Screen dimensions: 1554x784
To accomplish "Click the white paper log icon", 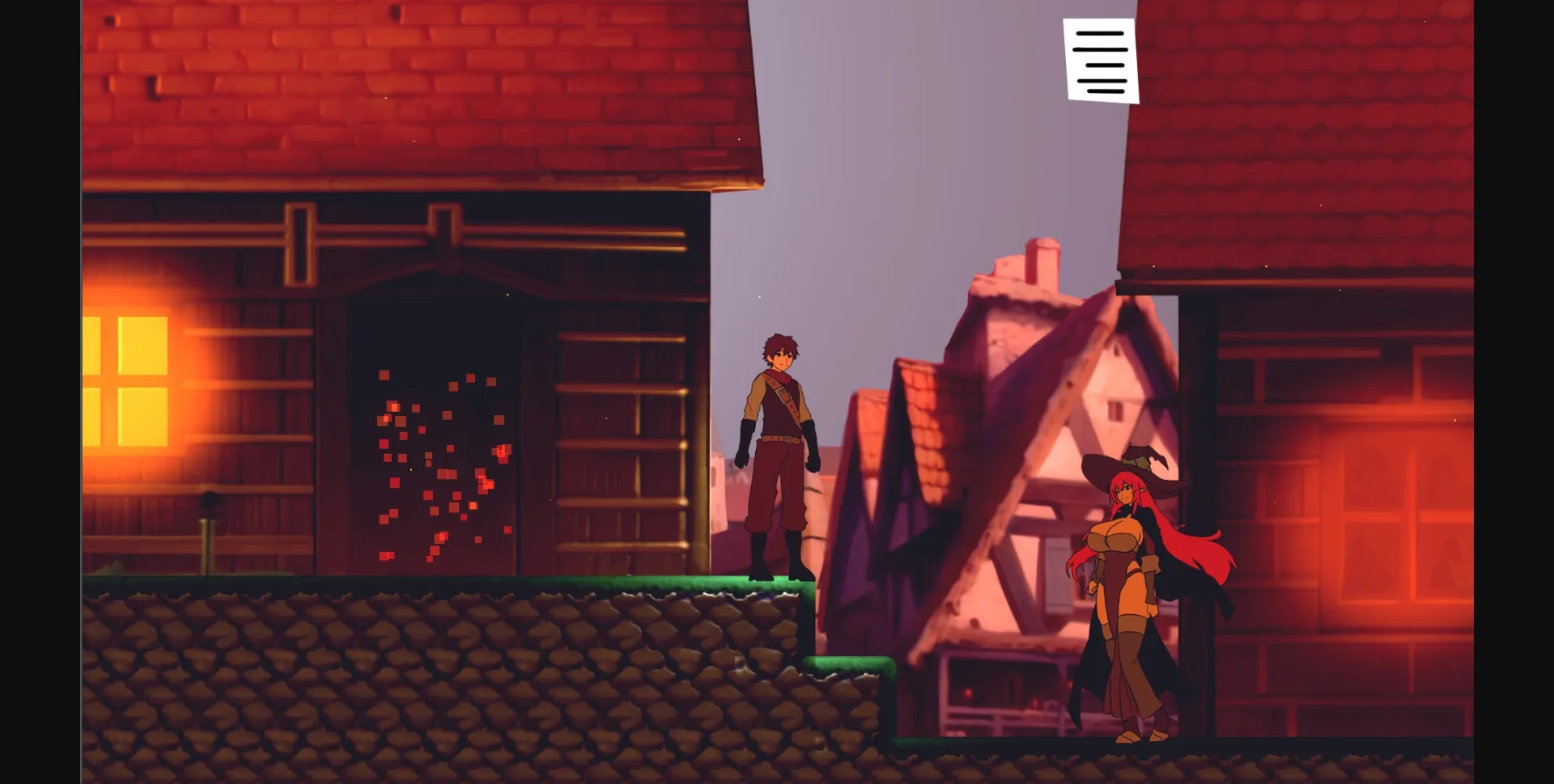I will point(1101,61).
